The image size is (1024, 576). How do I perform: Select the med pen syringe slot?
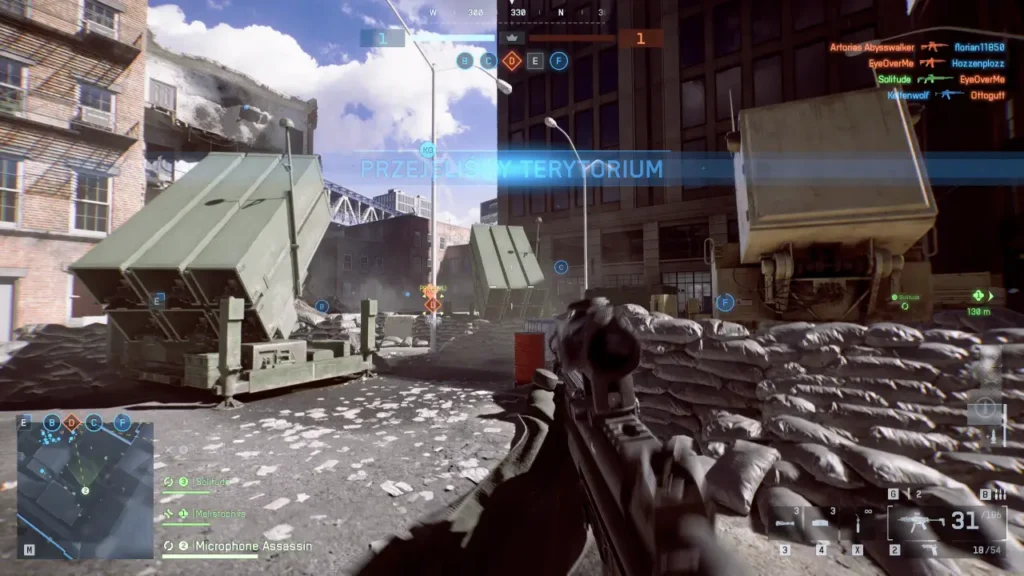point(857,521)
